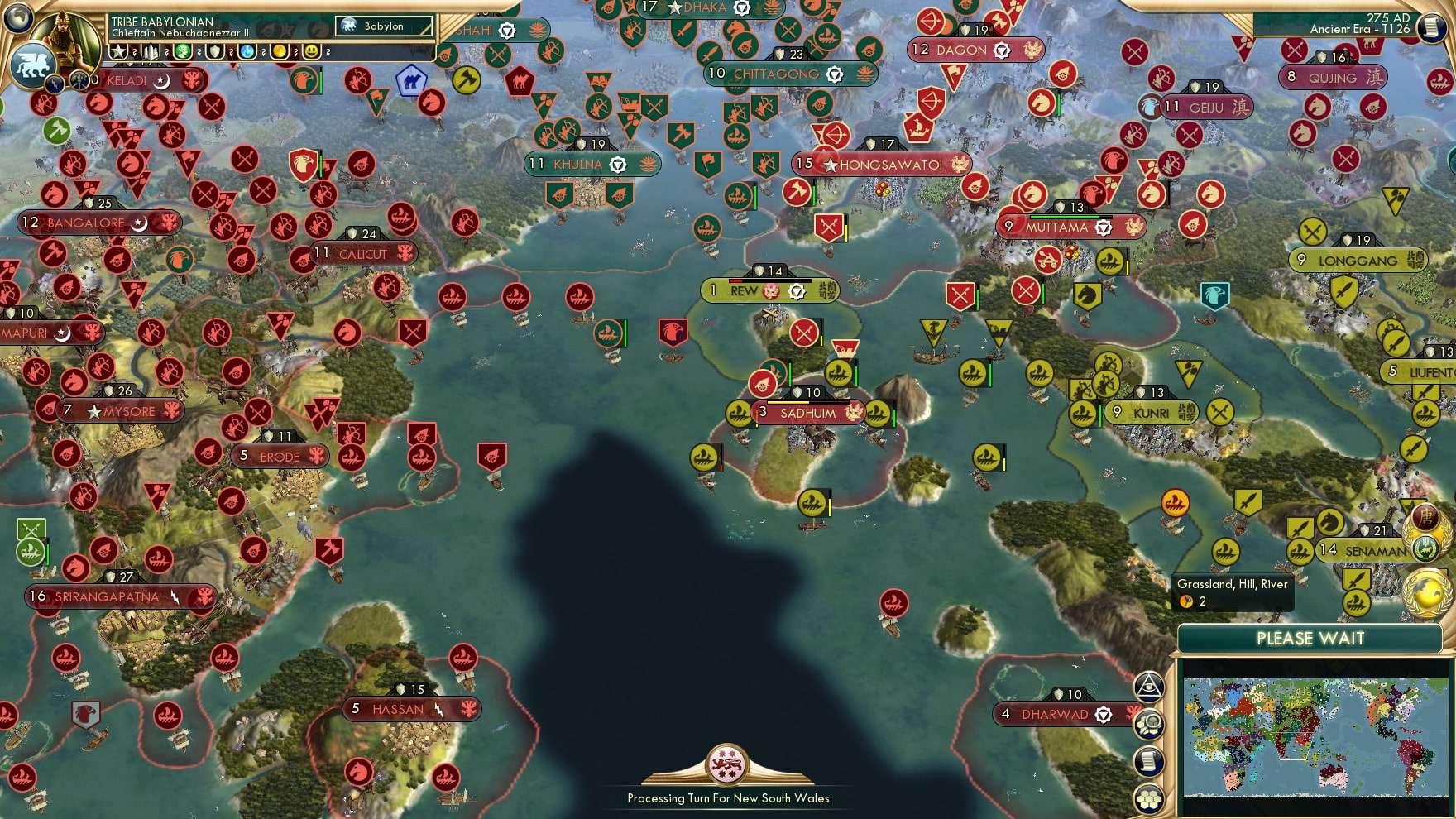Select the blue science flask icon

coord(246,52)
